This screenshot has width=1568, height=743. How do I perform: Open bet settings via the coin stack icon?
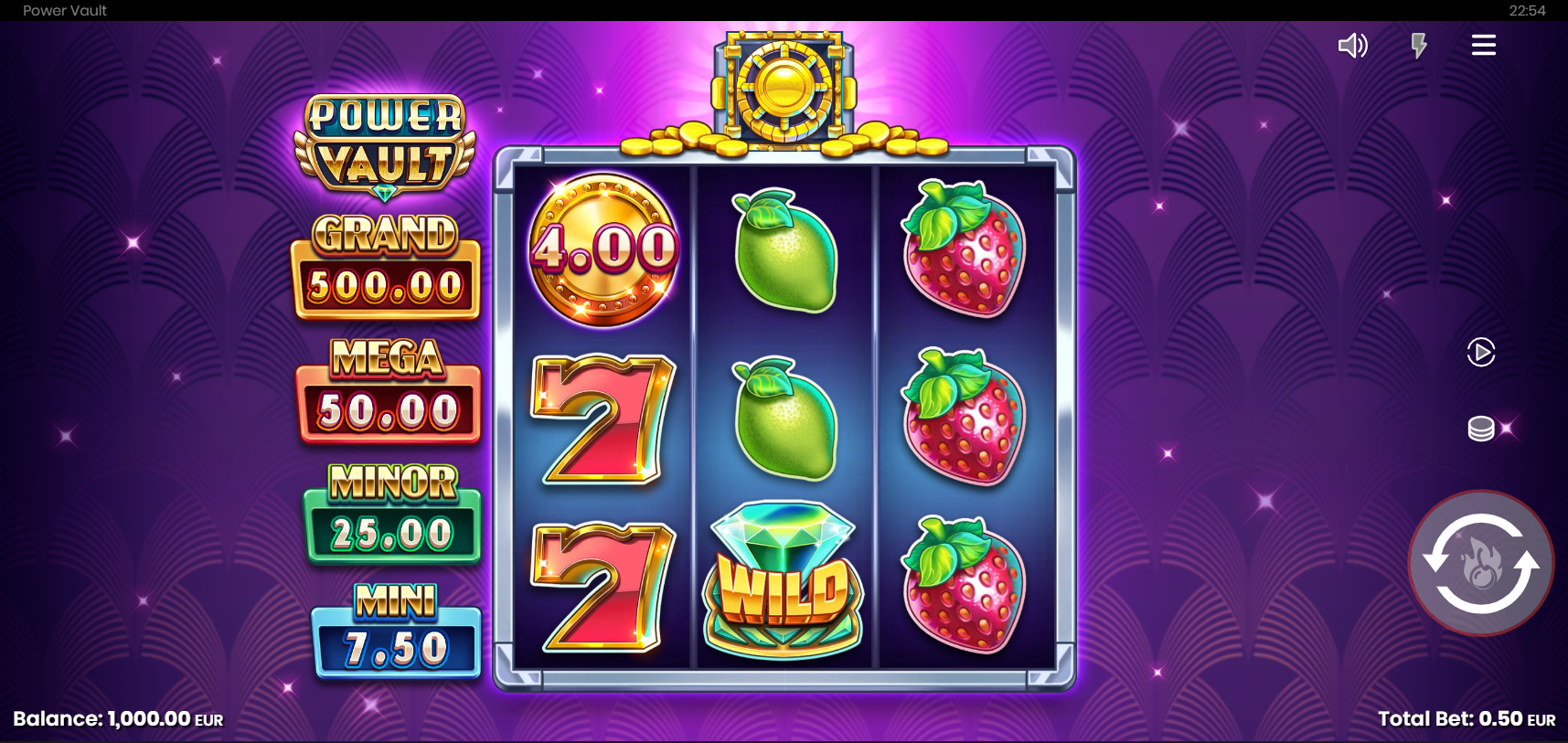[x=1480, y=428]
